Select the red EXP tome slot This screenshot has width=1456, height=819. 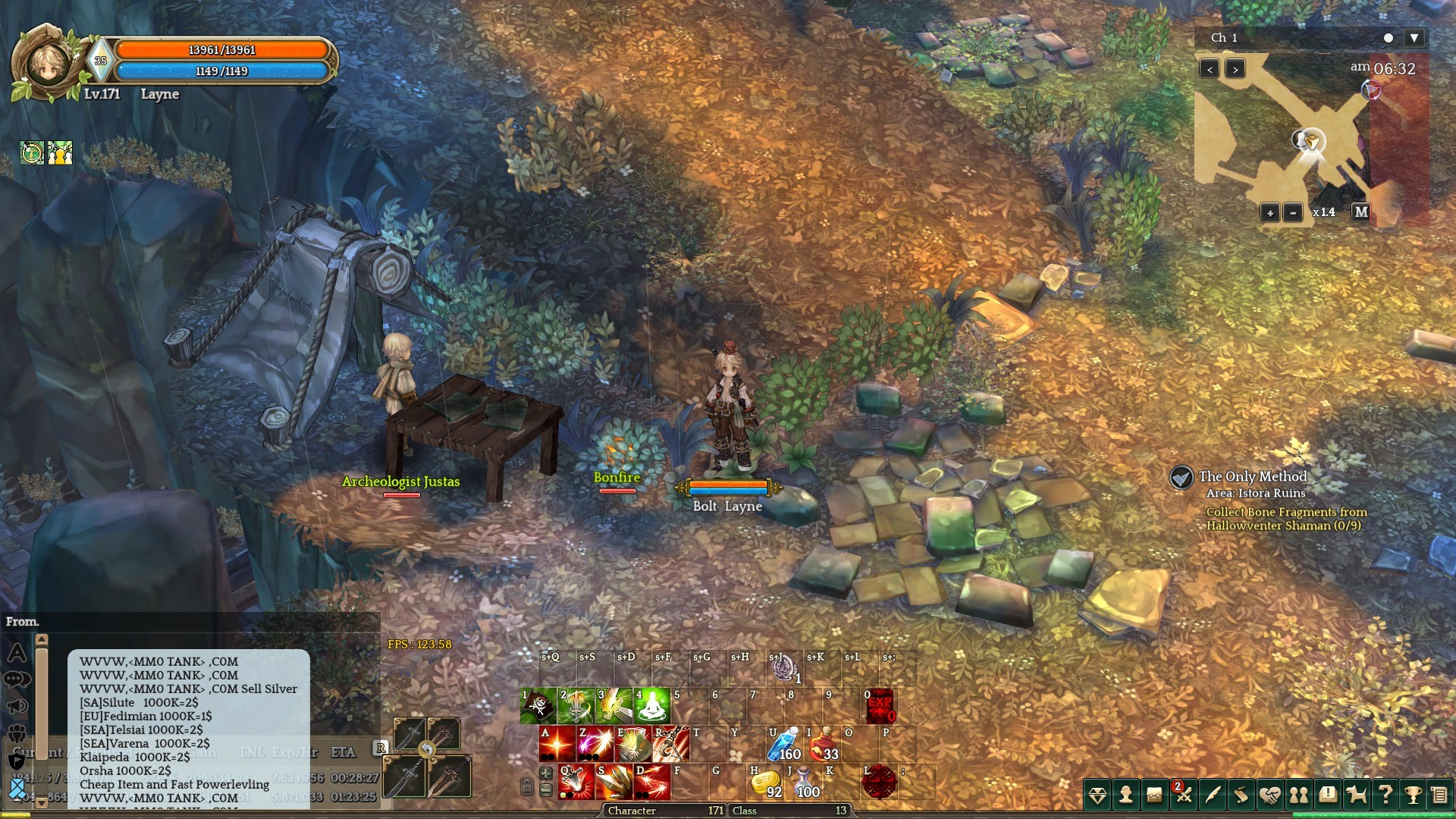click(880, 706)
